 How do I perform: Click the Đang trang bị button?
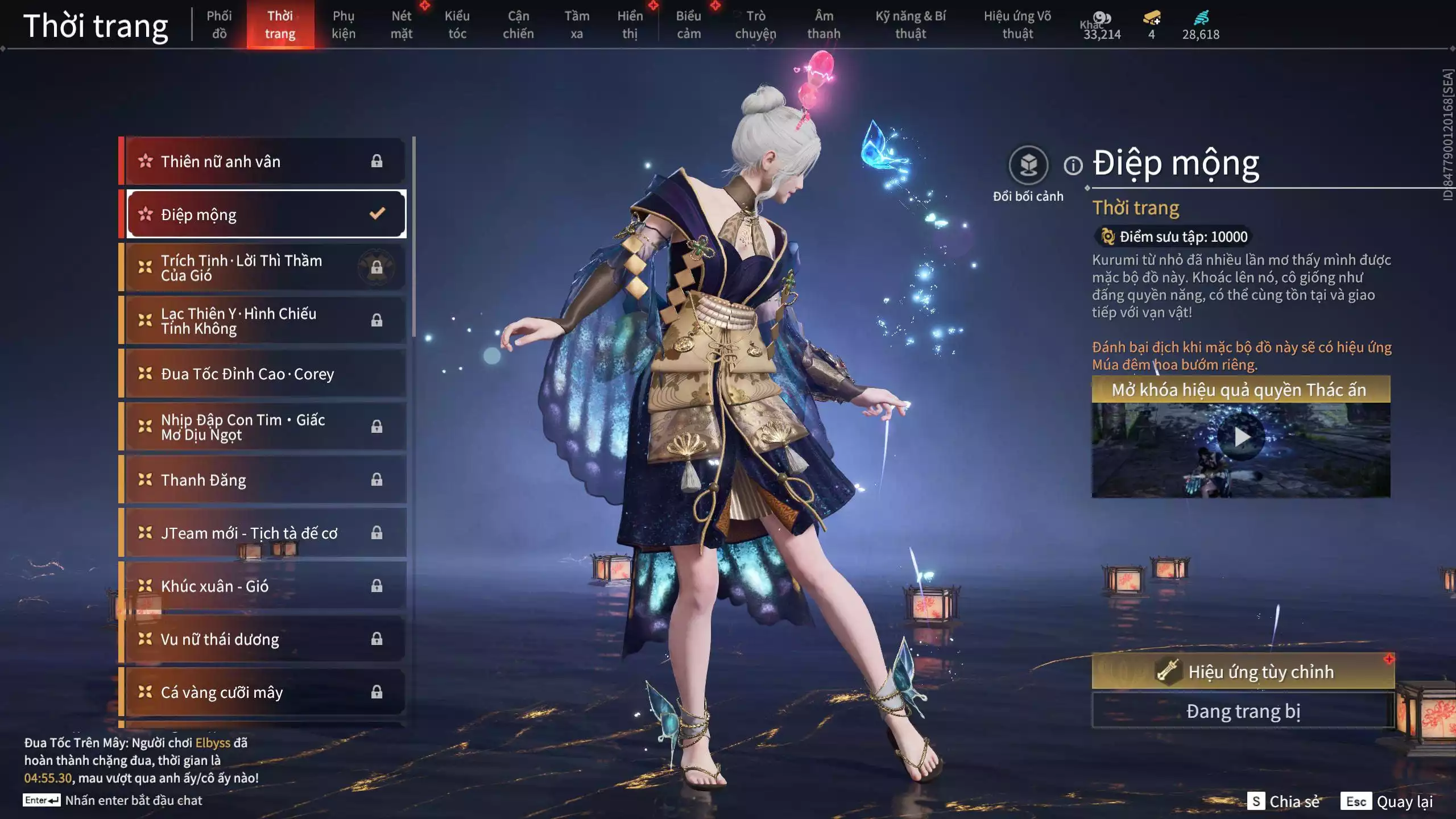tap(1243, 711)
